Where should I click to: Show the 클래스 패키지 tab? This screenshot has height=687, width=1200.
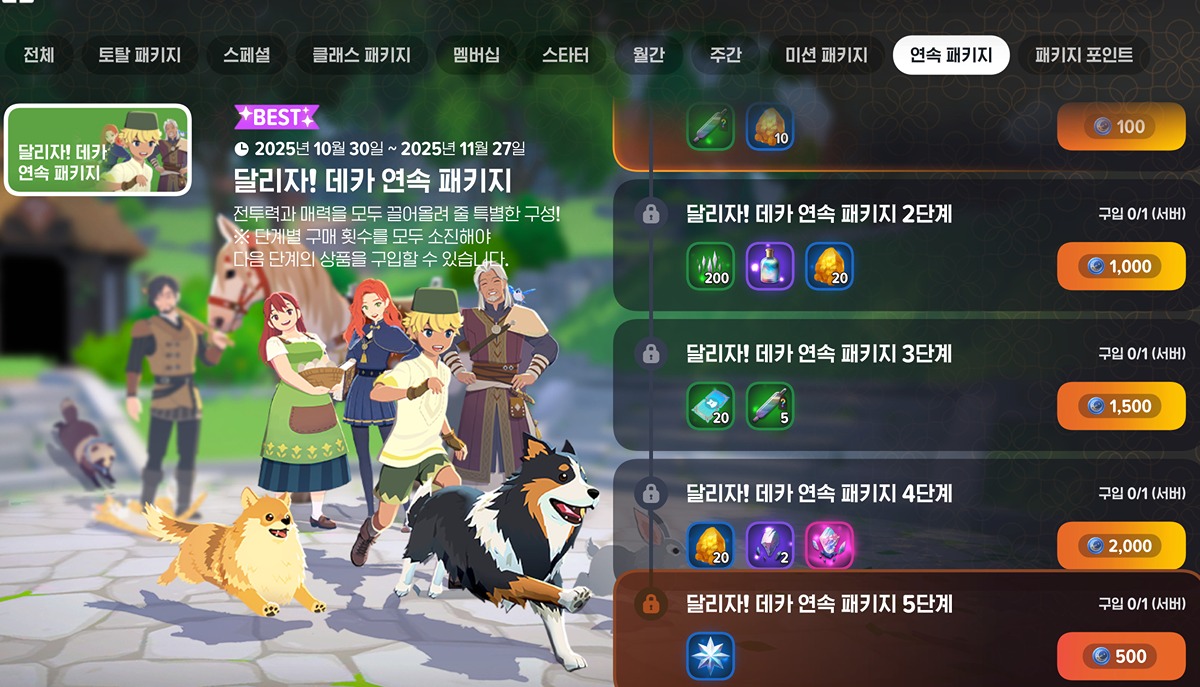click(361, 55)
